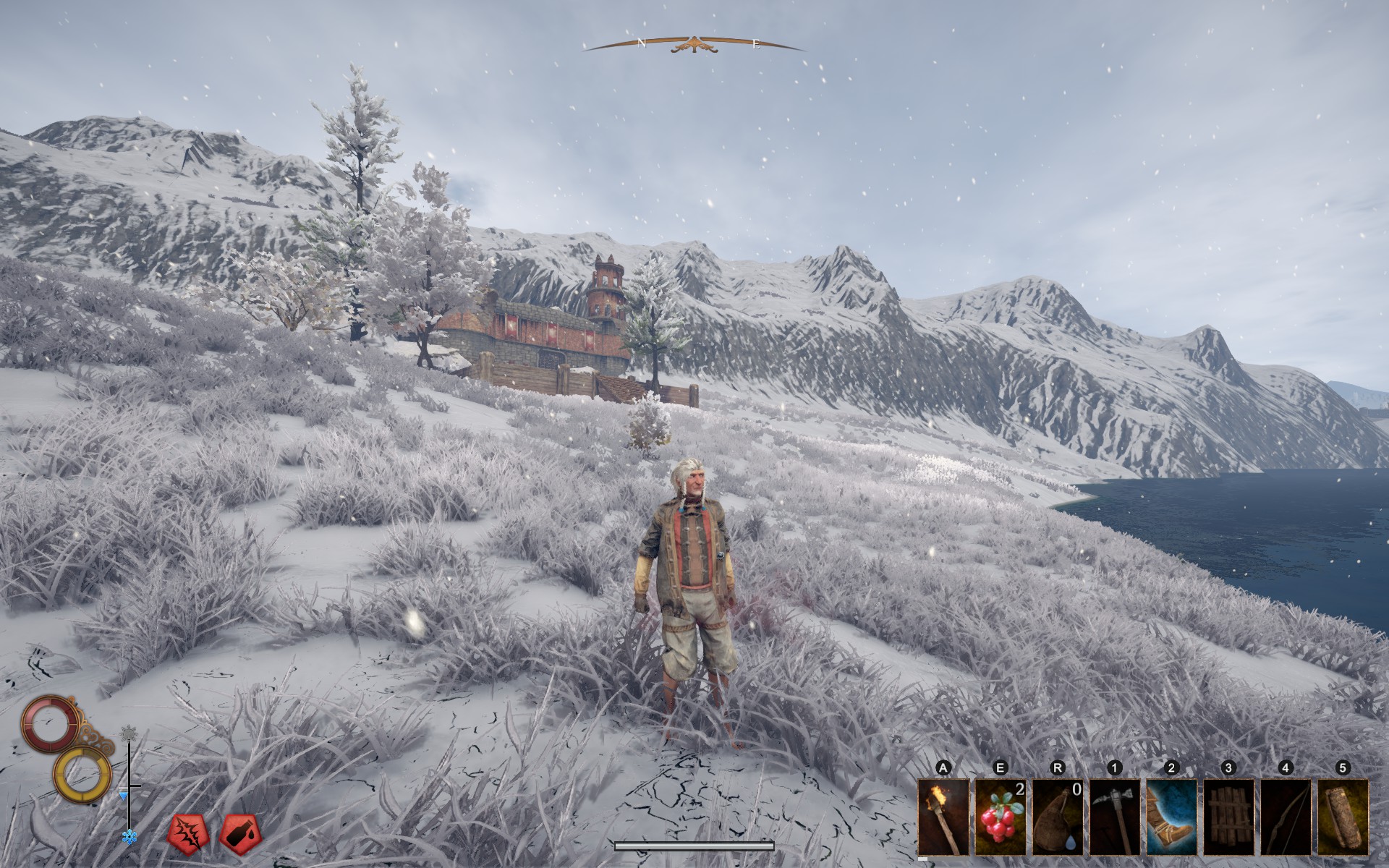The width and height of the screenshot is (1389, 868).
Task: Equip the pickaxe hammer tool slot
Action: pyautogui.click(x=1114, y=817)
